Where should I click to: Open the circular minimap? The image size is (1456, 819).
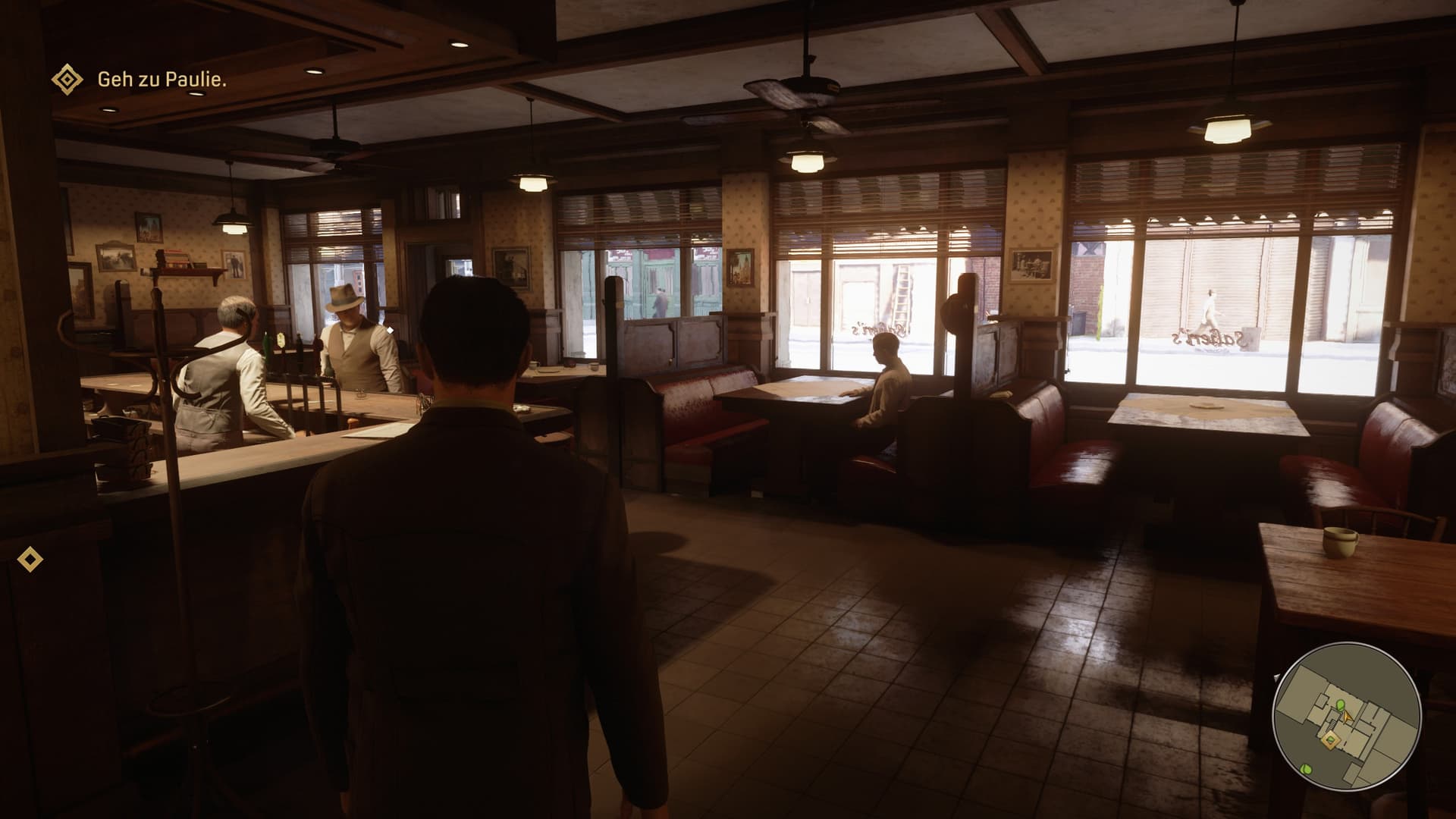point(1346,717)
